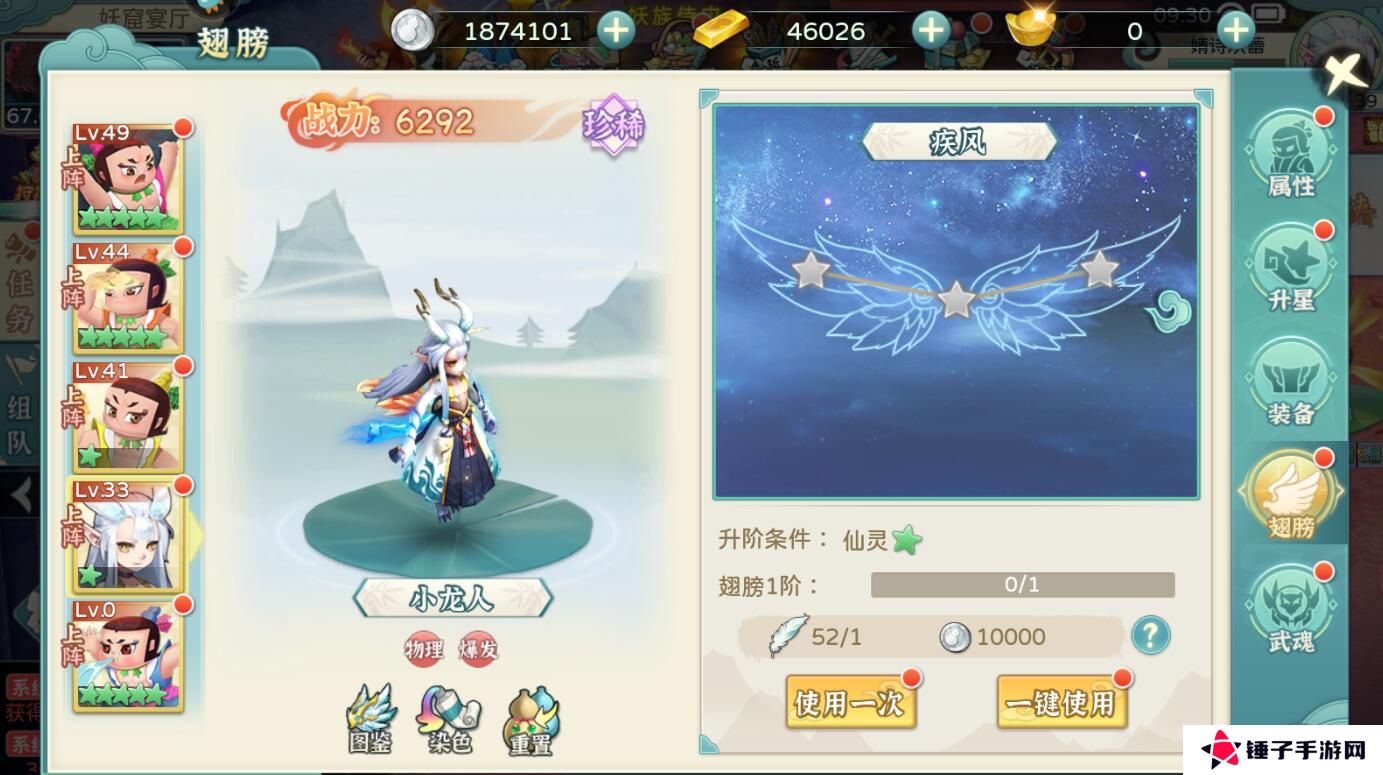Screen dimensions: 1383x775
Task: Click the 仙灵 green star icon
Action: [906, 537]
